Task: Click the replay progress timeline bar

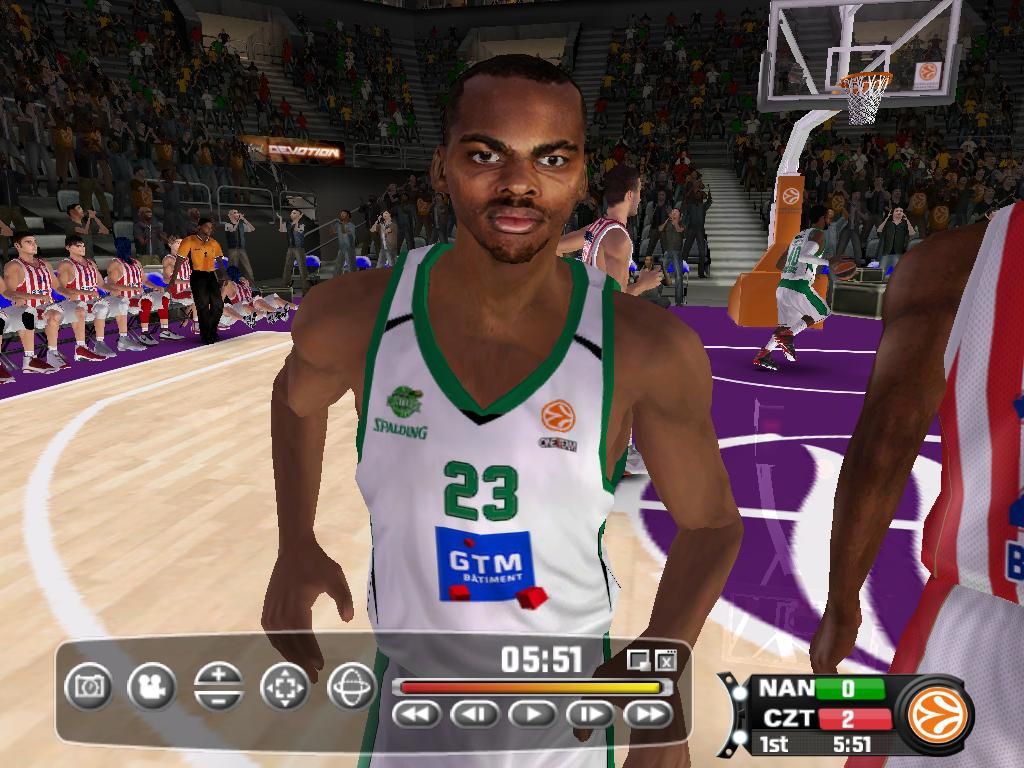Action: (x=528, y=688)
